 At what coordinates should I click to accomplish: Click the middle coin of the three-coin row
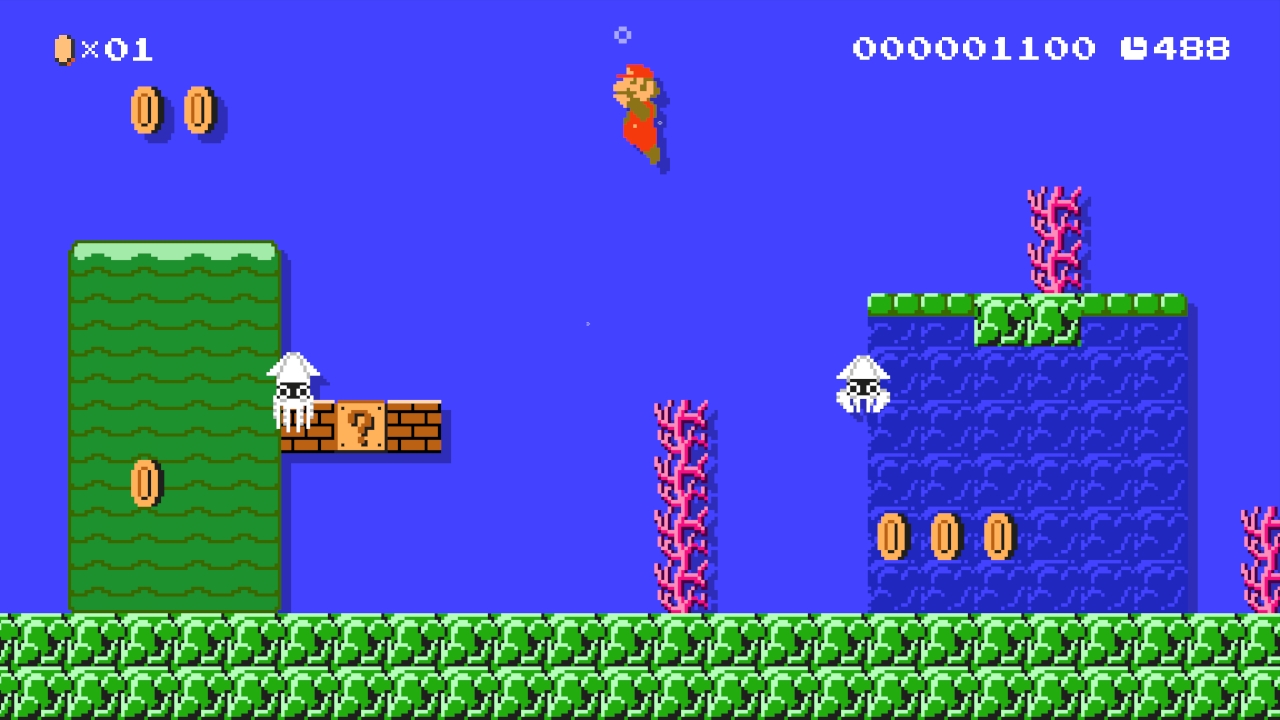click(x=943, y=535)
